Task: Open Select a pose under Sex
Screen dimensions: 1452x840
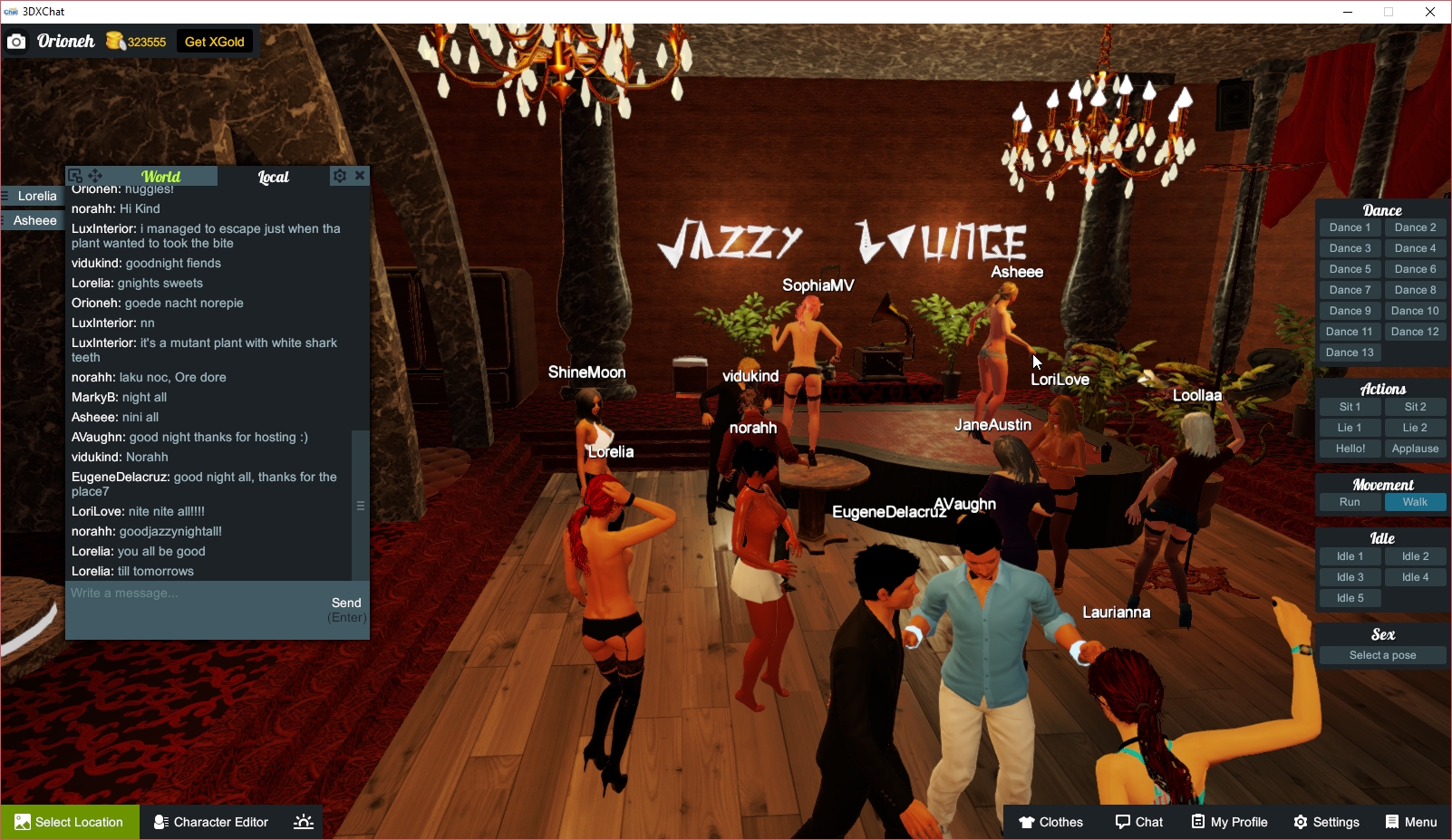Action: pos(1382,654)
